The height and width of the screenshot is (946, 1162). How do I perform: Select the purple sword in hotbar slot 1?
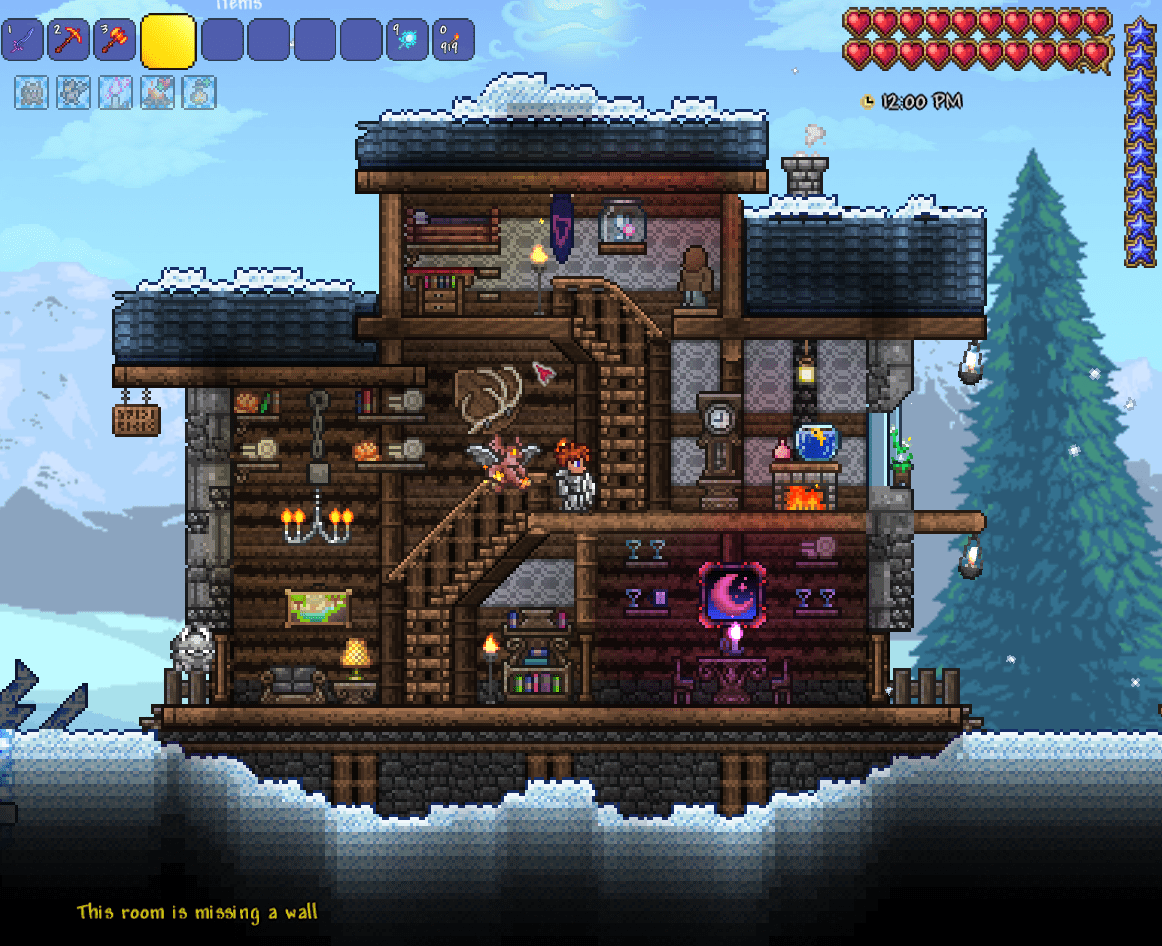click(x=23, y=40)
